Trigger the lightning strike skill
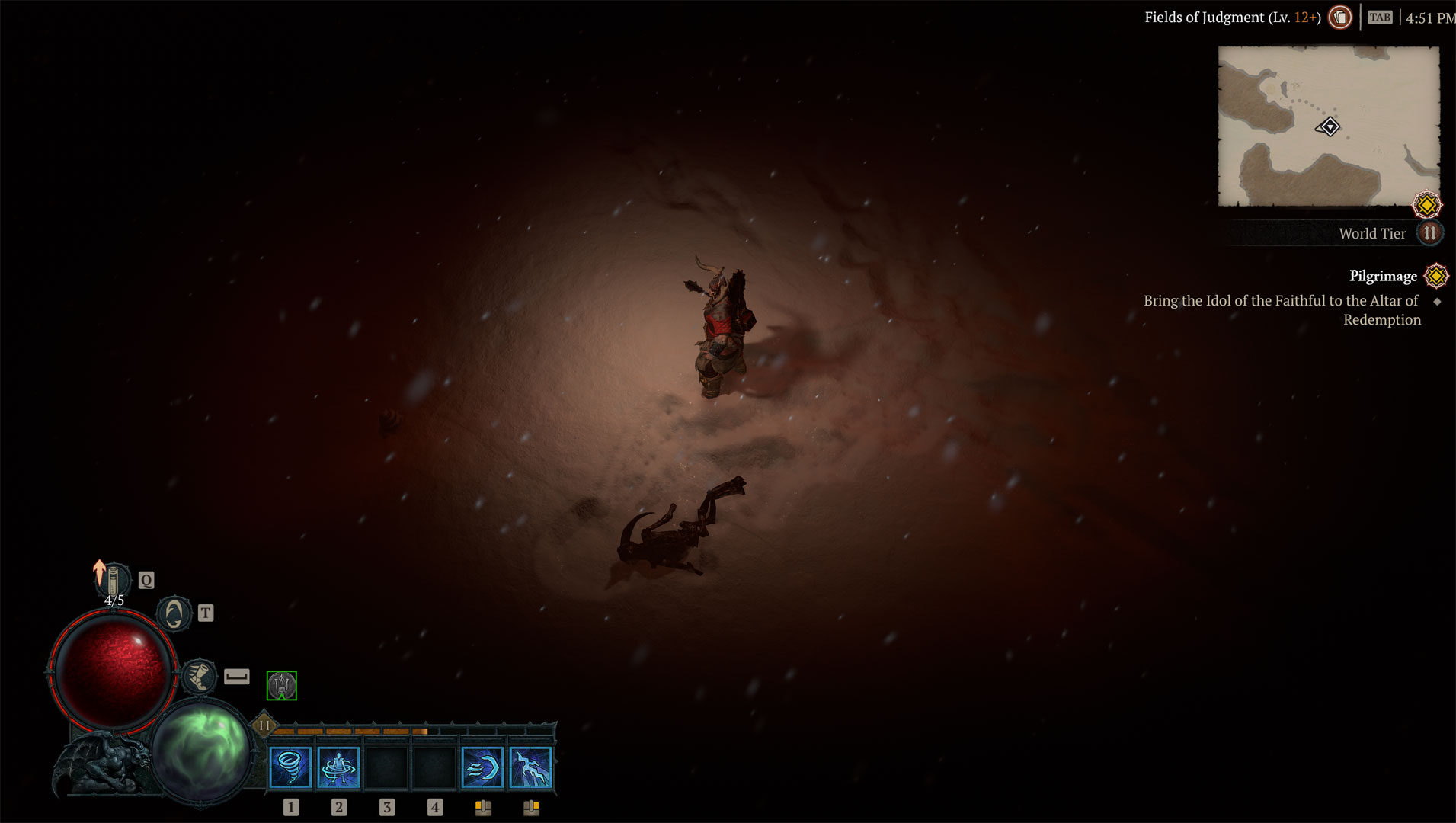 tap(530, 767)
